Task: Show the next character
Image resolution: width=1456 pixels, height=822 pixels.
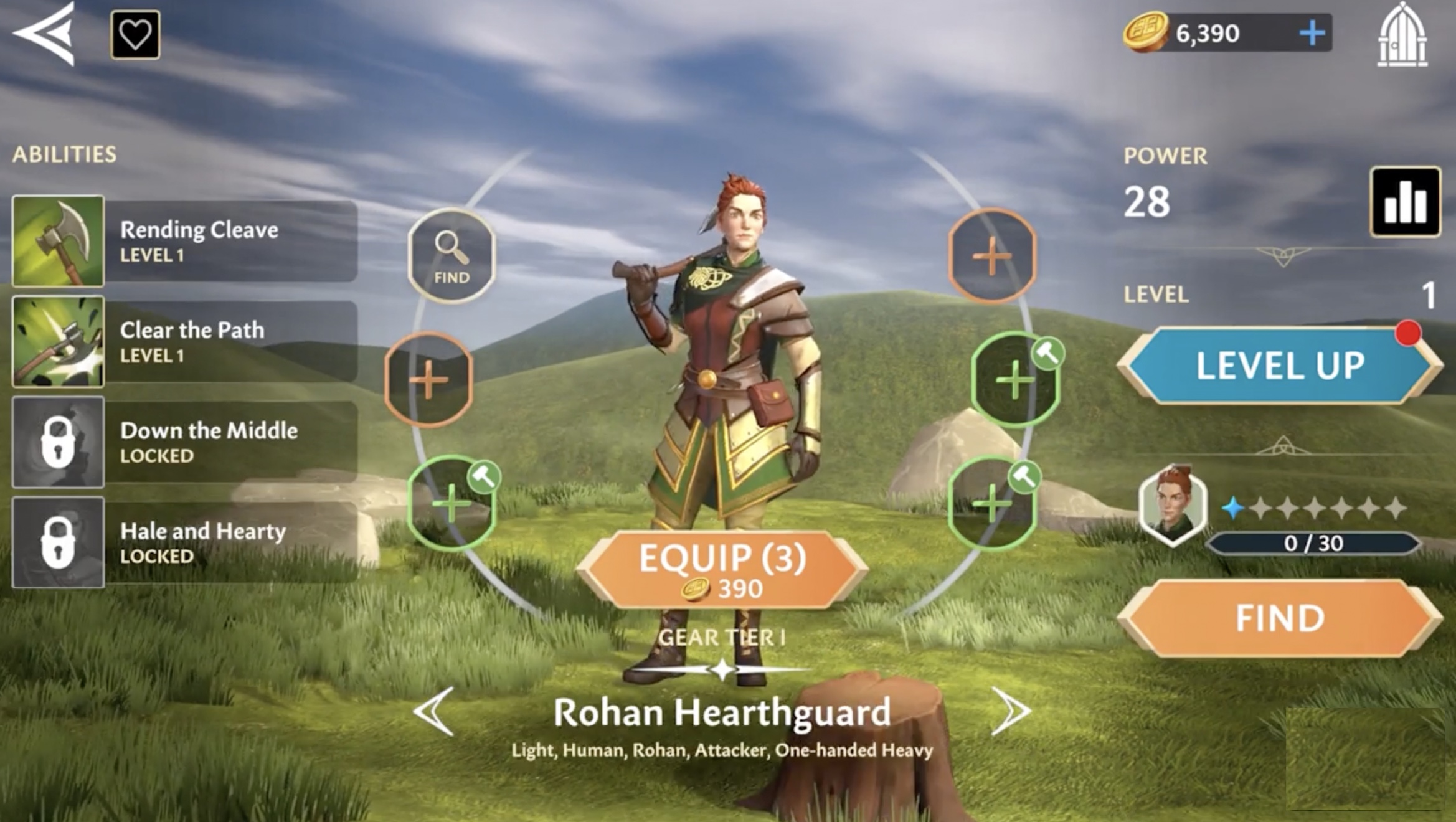Action: tap(1010, 711)
